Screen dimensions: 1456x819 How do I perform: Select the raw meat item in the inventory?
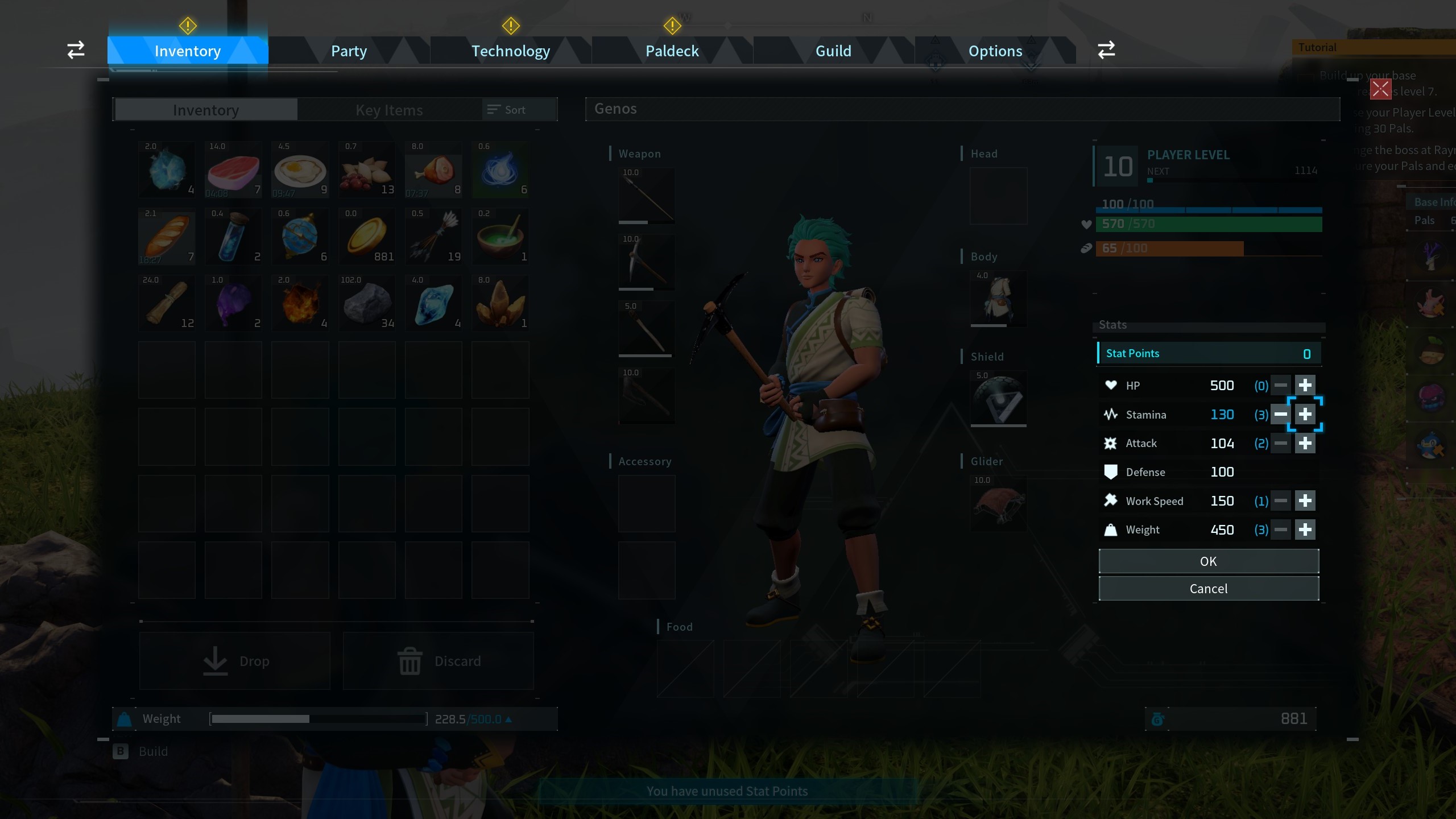pyautogui.click(x=233, y=169)
